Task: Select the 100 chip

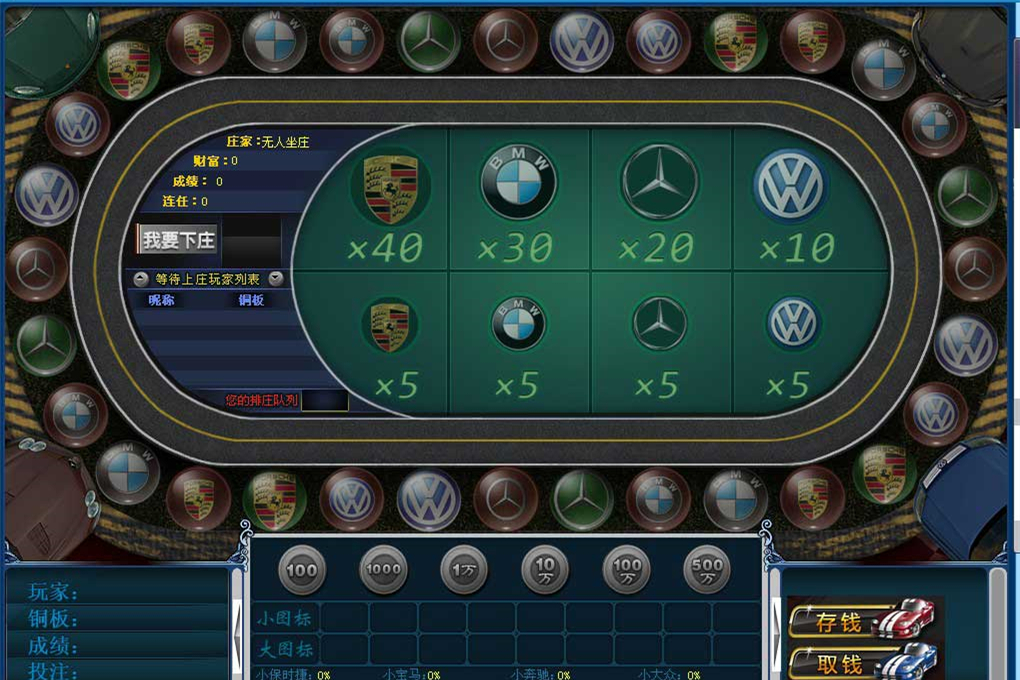Action: [x=302, y=570]
